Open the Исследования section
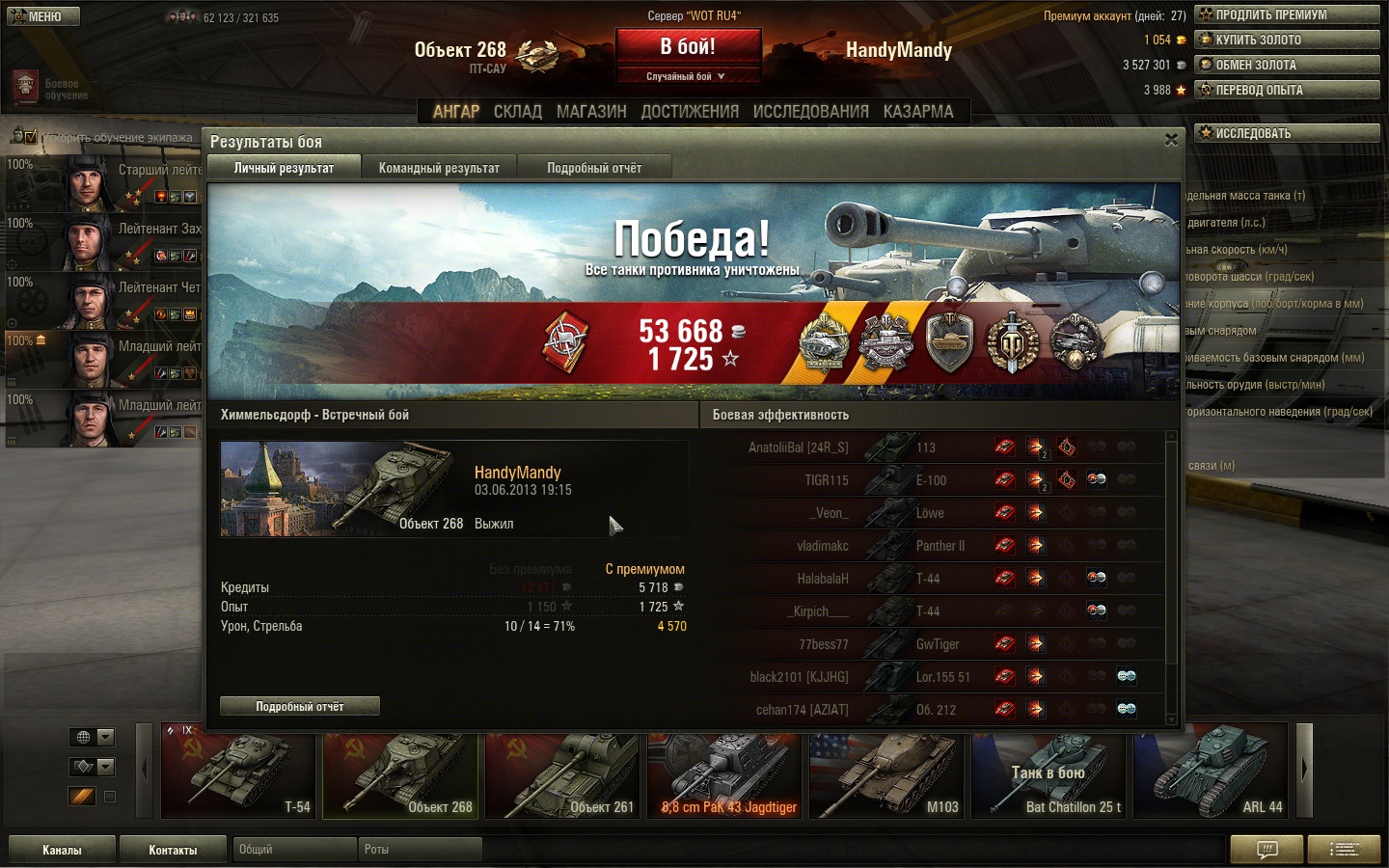1389x868 pixels. [810, 112]
